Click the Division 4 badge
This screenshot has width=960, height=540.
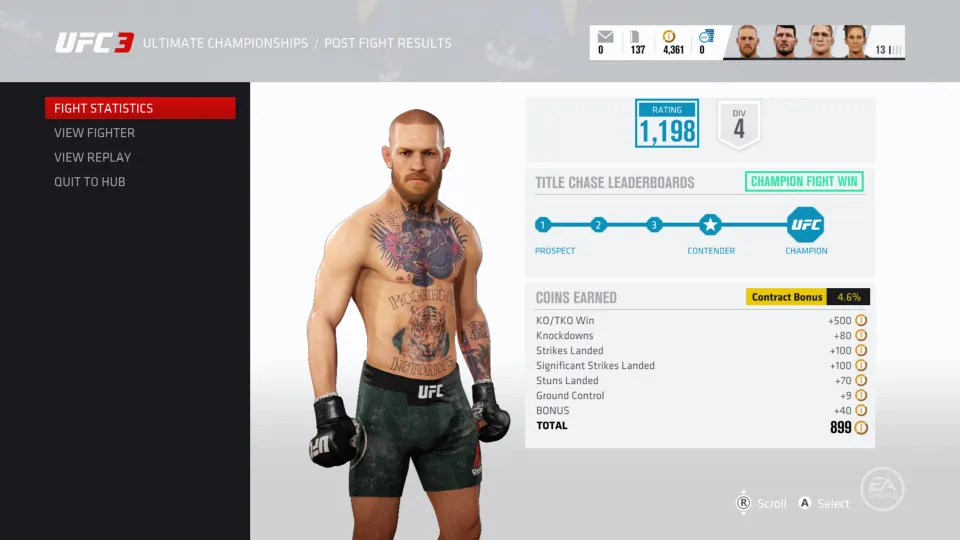point(739,125)
